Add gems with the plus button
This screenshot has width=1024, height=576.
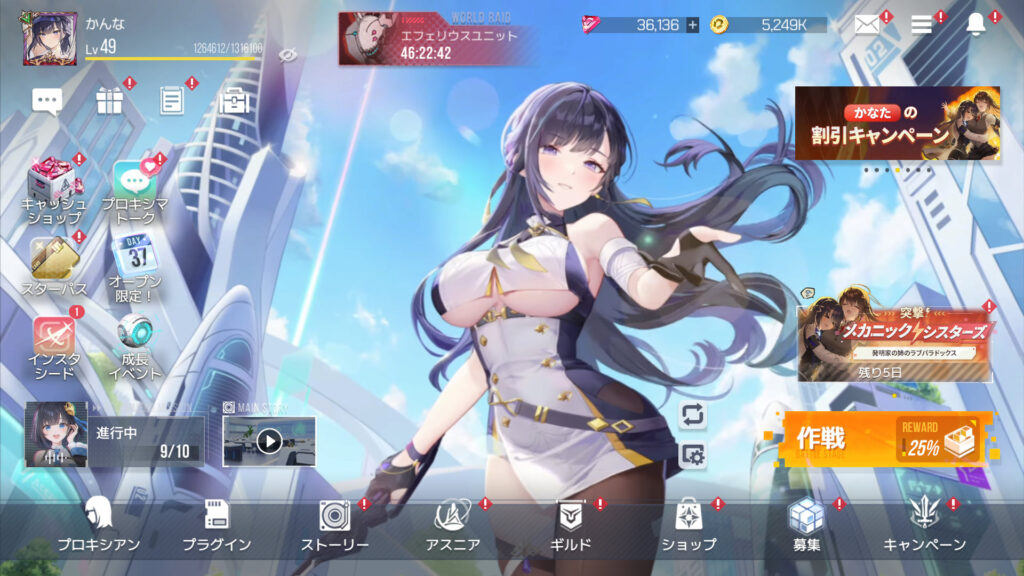[692, 25]
